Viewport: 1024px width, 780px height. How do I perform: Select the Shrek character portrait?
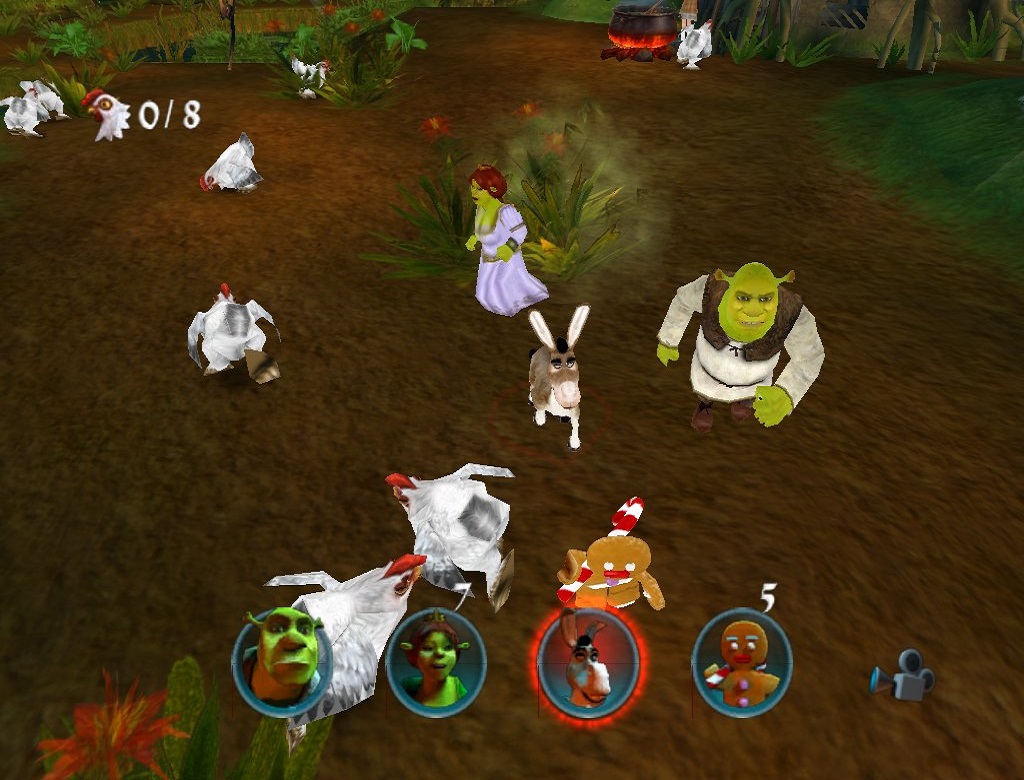point(282,660)
